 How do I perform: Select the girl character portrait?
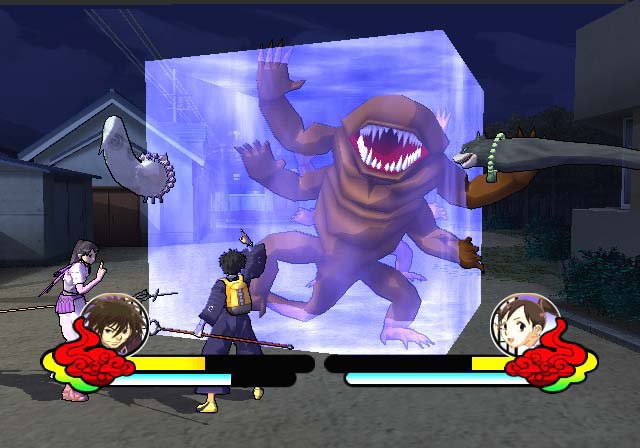click(x=524, y=326)
